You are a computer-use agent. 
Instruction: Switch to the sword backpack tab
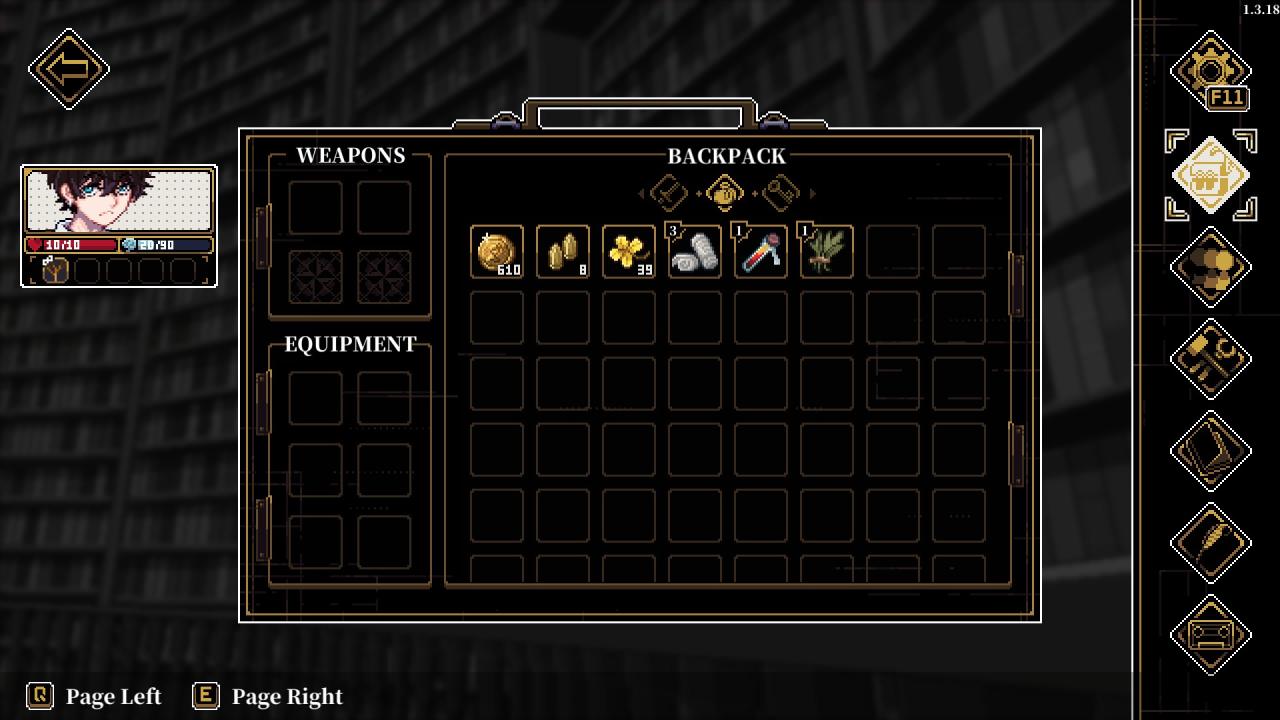tap(668, 193)
